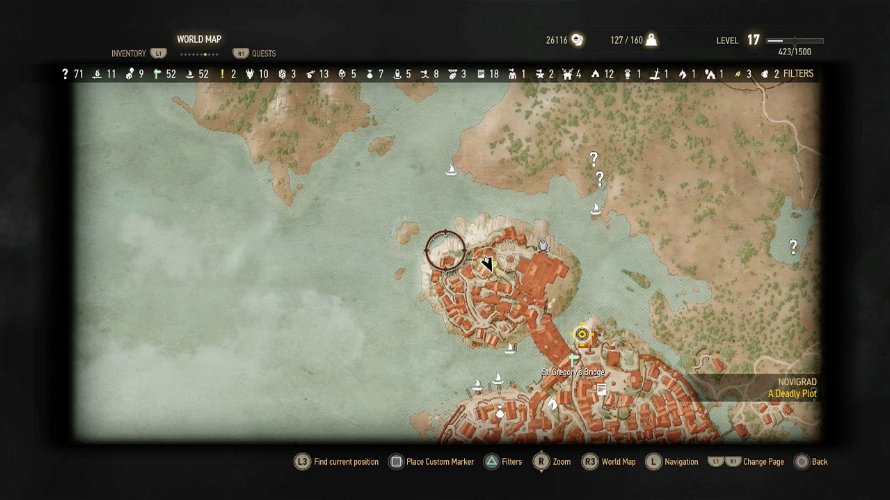Switch to the Inventory tab
890x500 pixels.
tap(129, 53)
